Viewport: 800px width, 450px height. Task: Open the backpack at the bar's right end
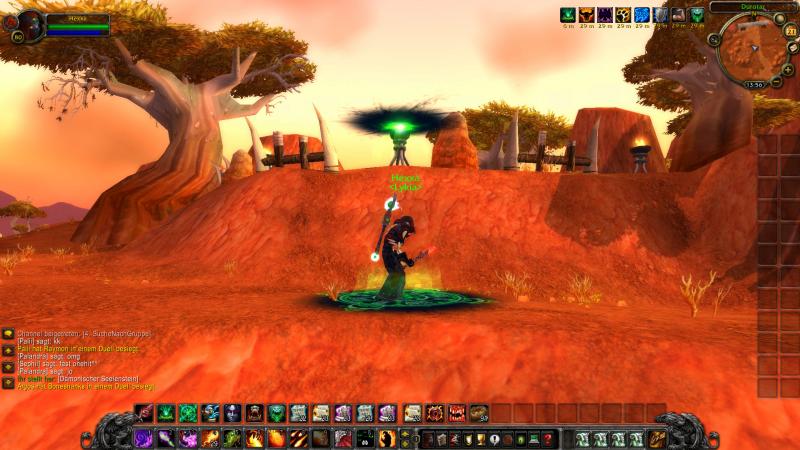pos(657,438)
